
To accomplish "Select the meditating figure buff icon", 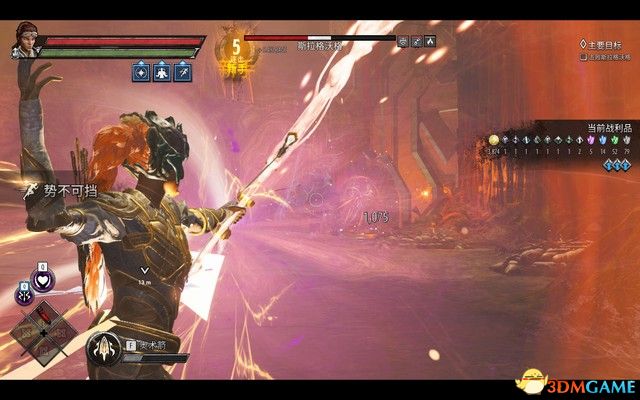I will [161, 73].
